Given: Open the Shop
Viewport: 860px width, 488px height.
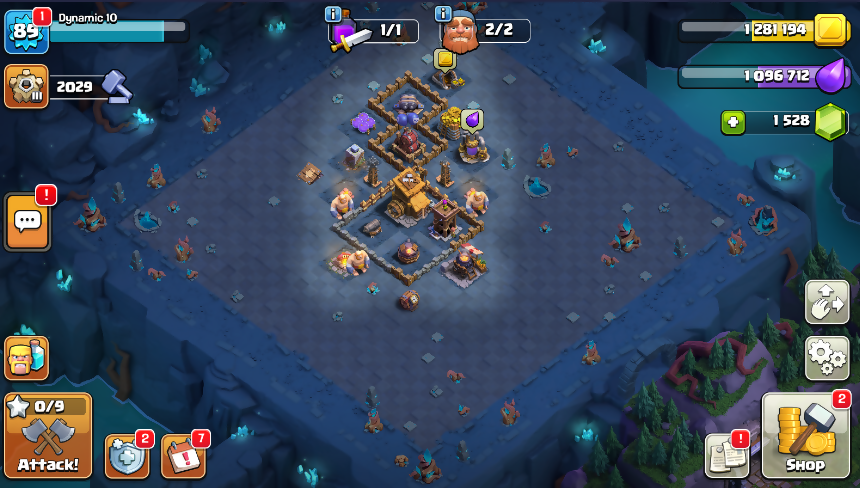Looking at the screenshot, I should (x=805, y=437).
